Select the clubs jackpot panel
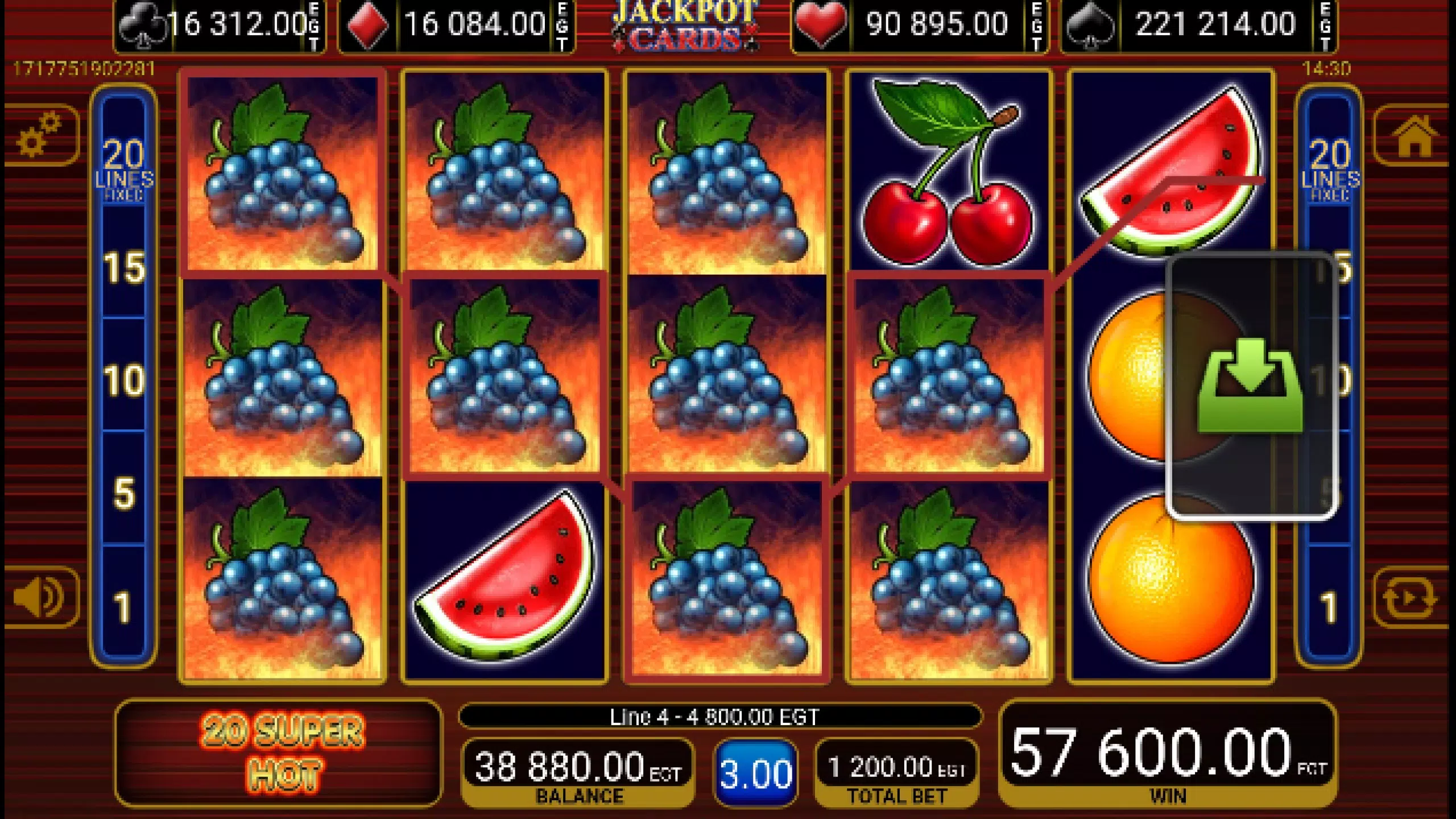This screenshot has height=819, width=1456. coord(220,26)
